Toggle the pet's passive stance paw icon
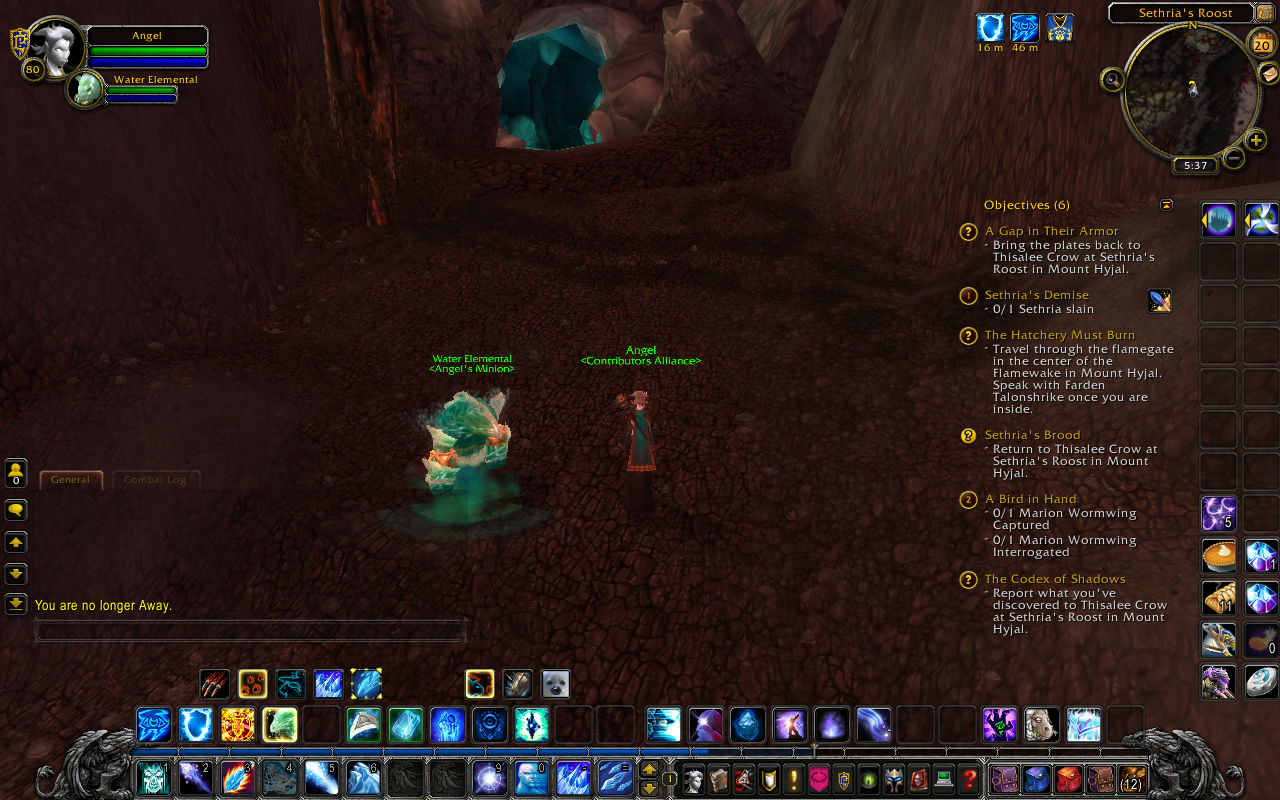This screenshot has height=800, width=1280. [252, 683]
